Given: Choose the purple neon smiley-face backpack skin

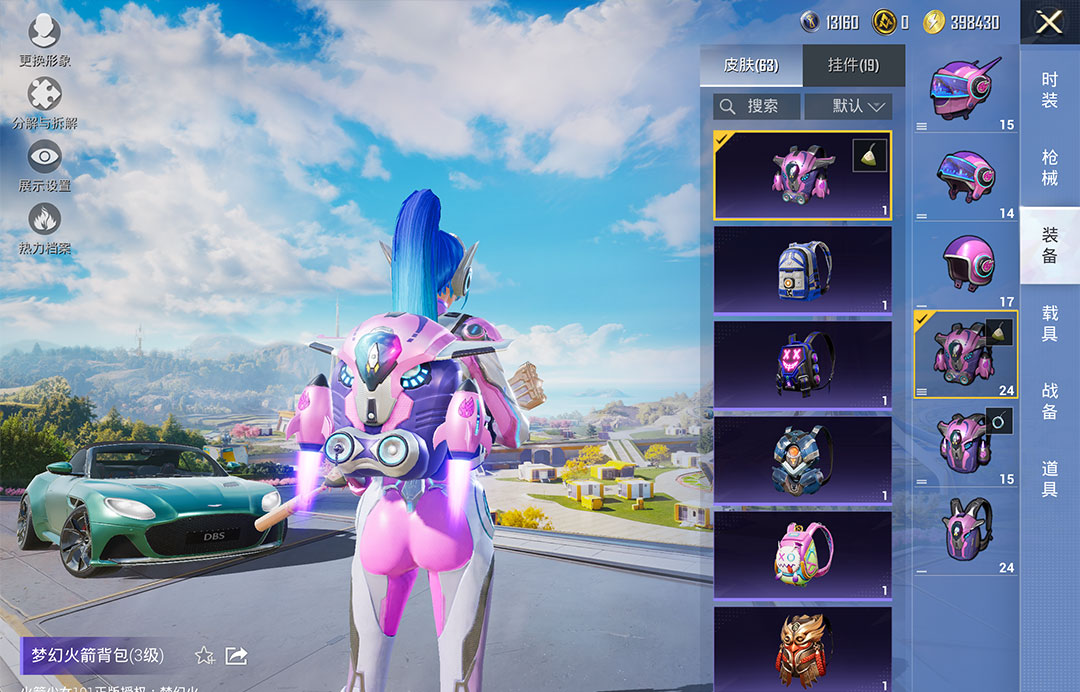Looking at the screenshot, I should point(802,364).
